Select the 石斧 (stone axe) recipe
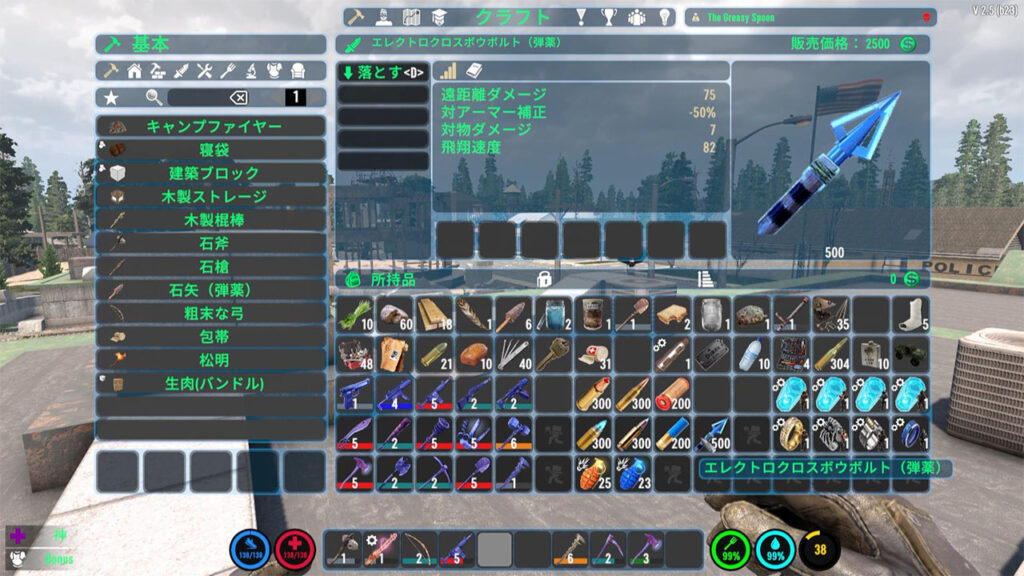The image size is (1024, 576). 211,243
